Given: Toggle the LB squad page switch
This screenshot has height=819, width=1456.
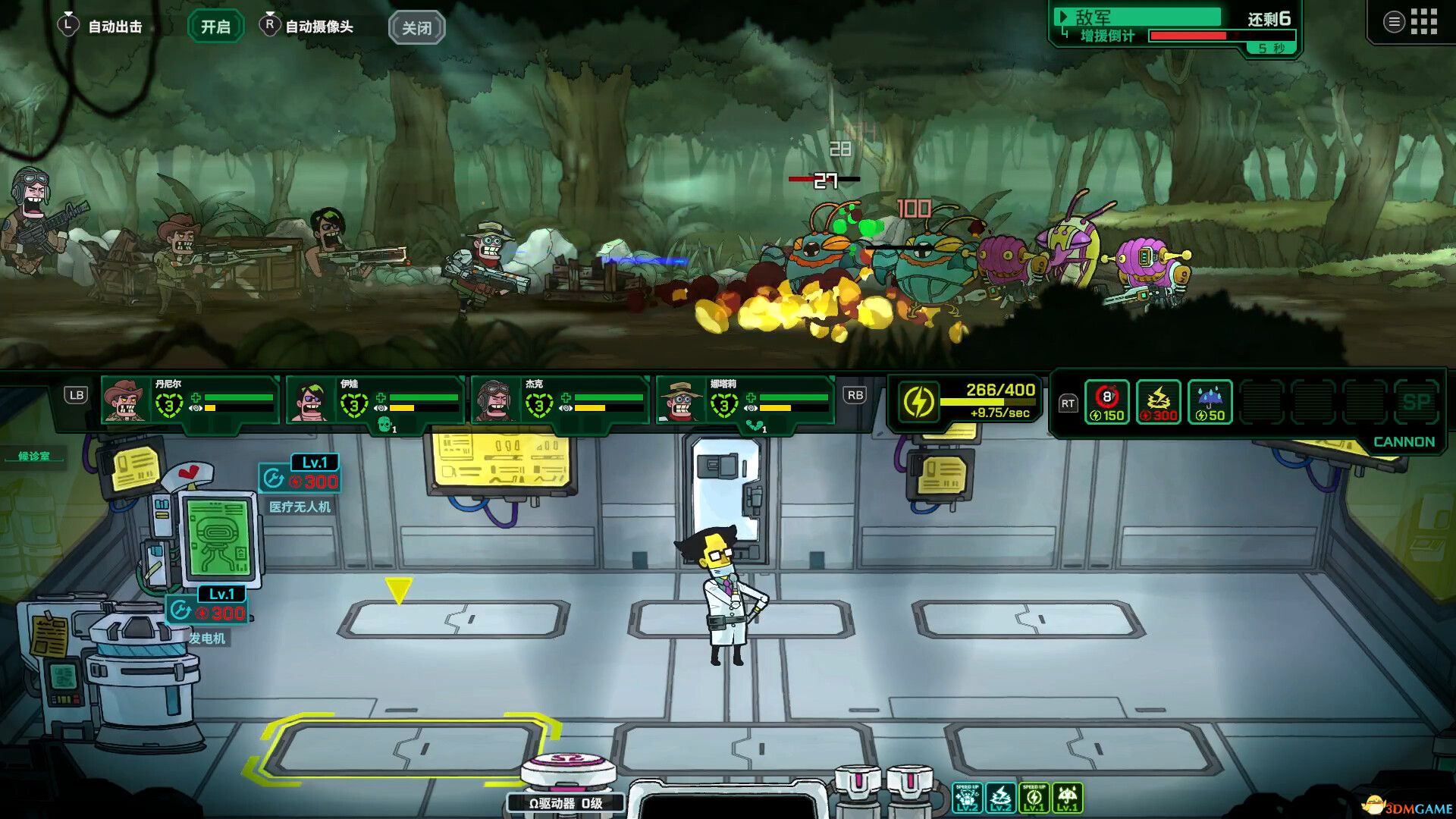Looking at the screenshot, I should coord(75,395).
